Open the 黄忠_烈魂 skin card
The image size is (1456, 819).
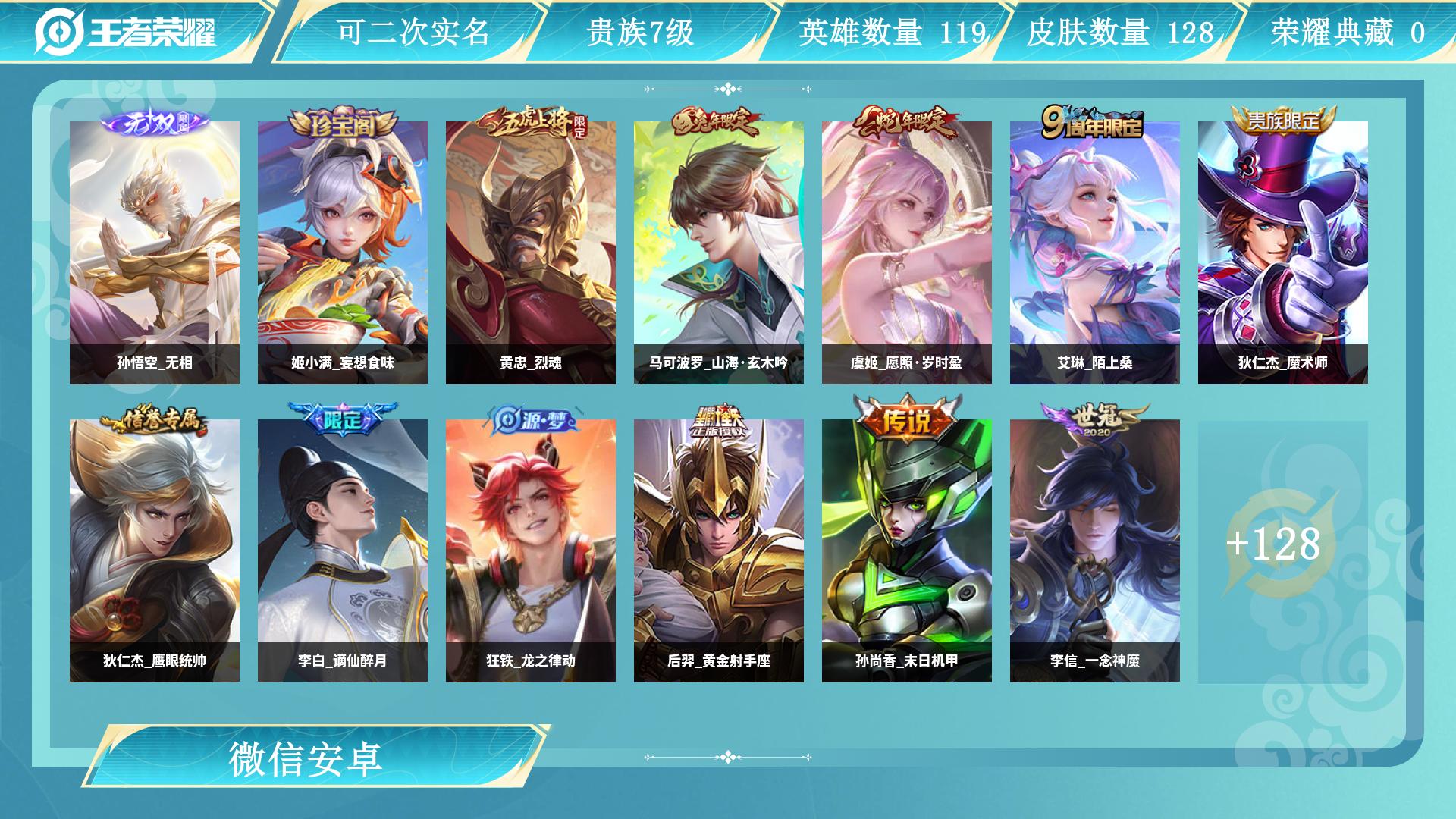[x=531, y=253]
